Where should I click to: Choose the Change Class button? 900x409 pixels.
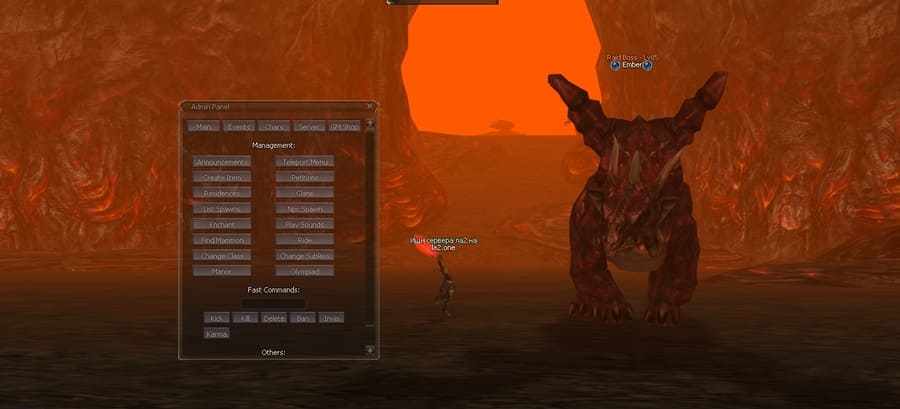pyautogui.click(x=222, y=256)
